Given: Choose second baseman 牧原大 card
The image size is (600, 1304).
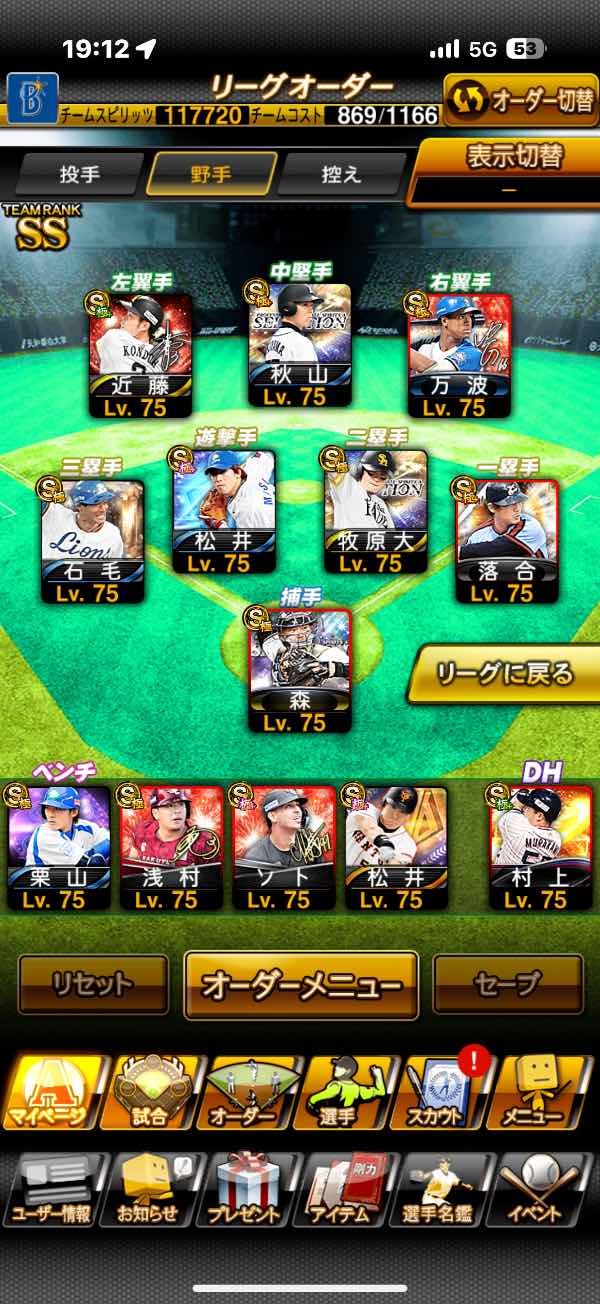Looking at the screenshot, I should [376, 511].
